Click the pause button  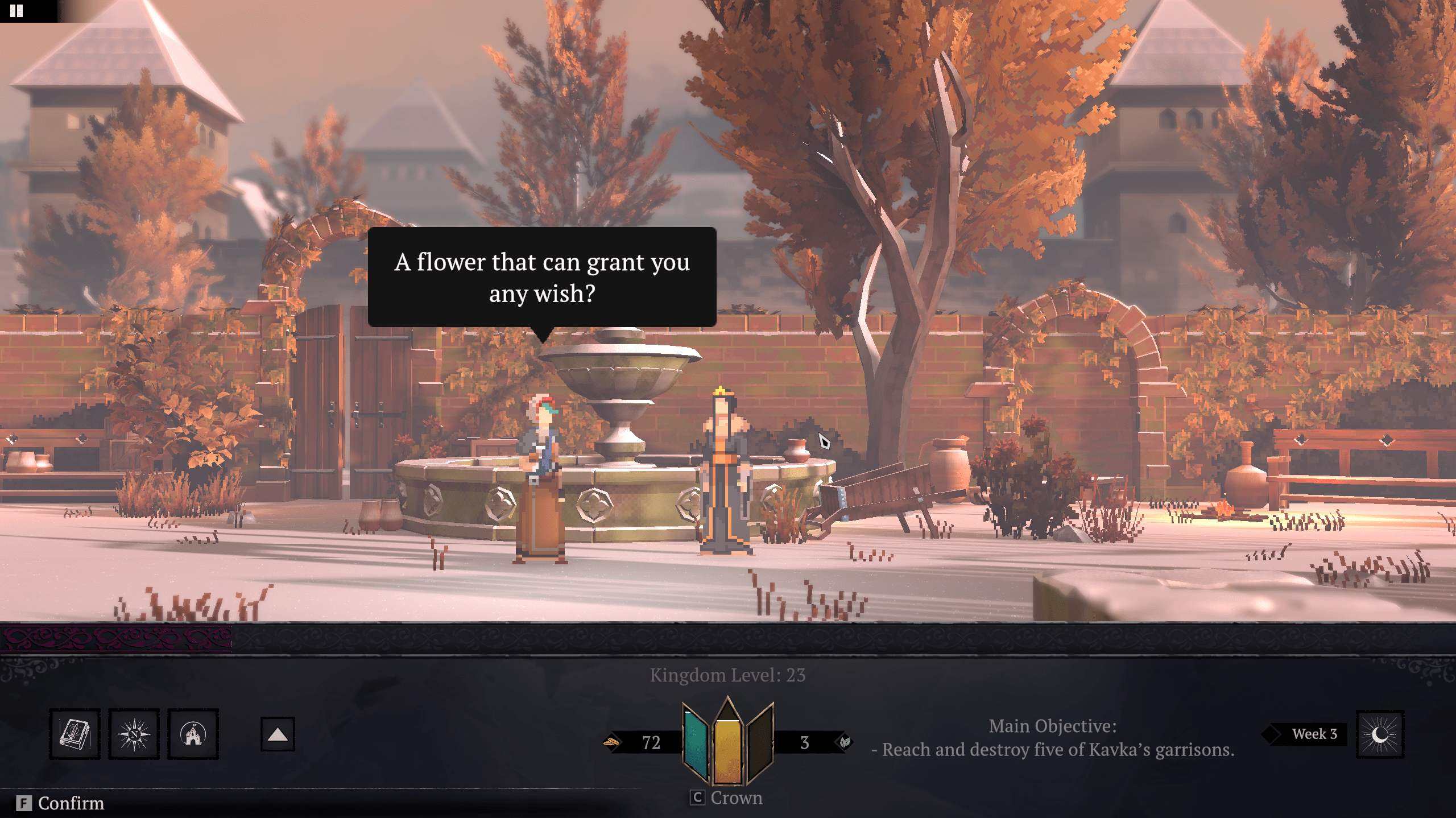[x=16, y=11]
